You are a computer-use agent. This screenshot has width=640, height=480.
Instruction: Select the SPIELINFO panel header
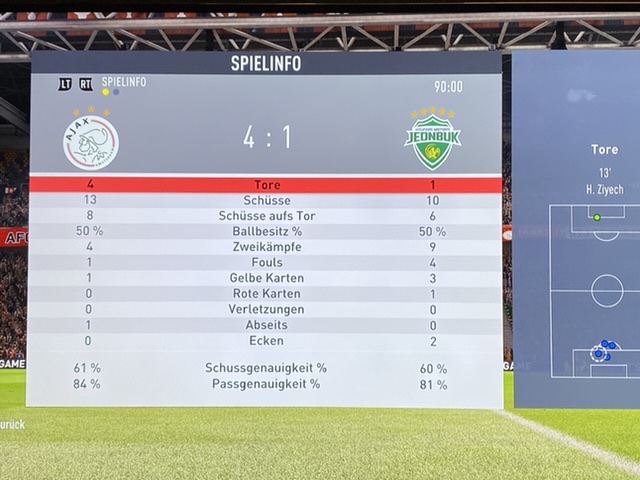[x=265, y=64]
